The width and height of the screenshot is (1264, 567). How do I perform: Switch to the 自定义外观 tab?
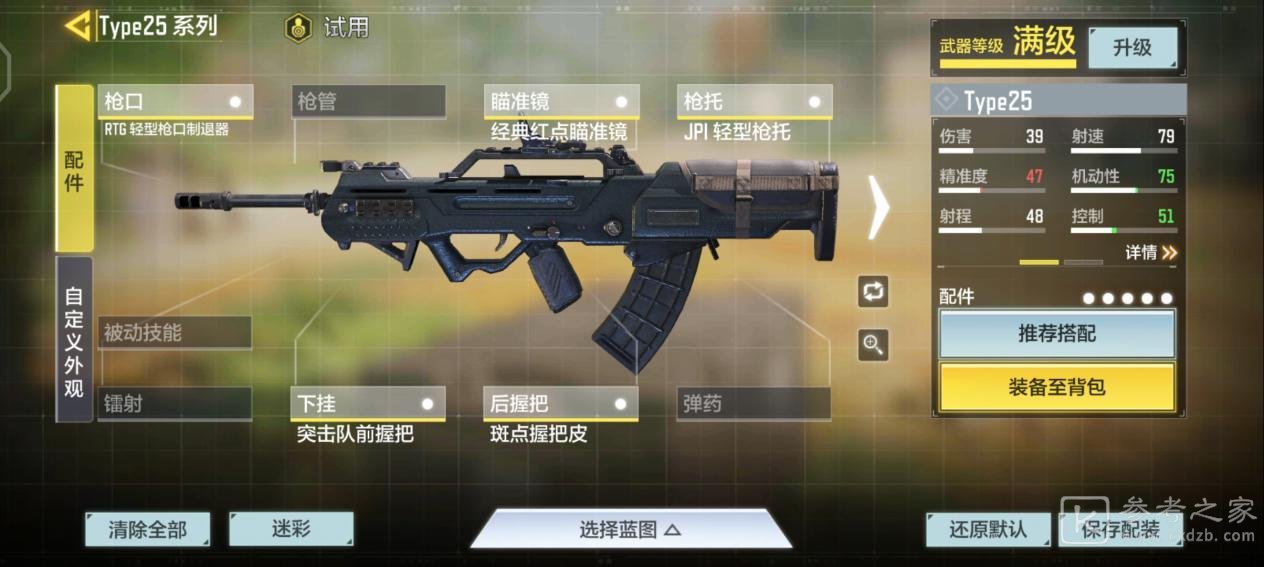[x=74, y=340]
